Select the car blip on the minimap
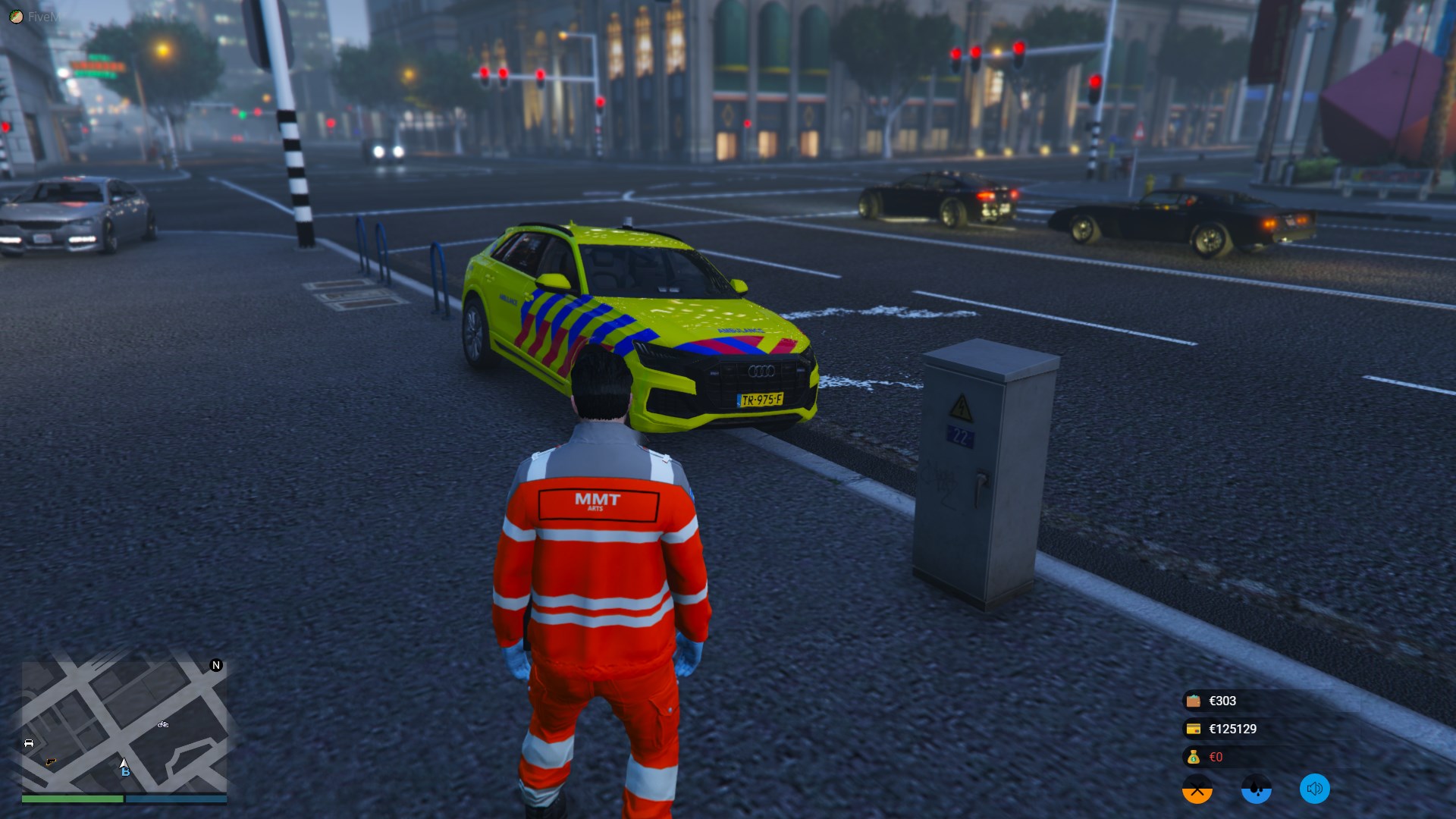Viewport: 1456px width, 819px height. pyautogui.click(x=29, y=743)
